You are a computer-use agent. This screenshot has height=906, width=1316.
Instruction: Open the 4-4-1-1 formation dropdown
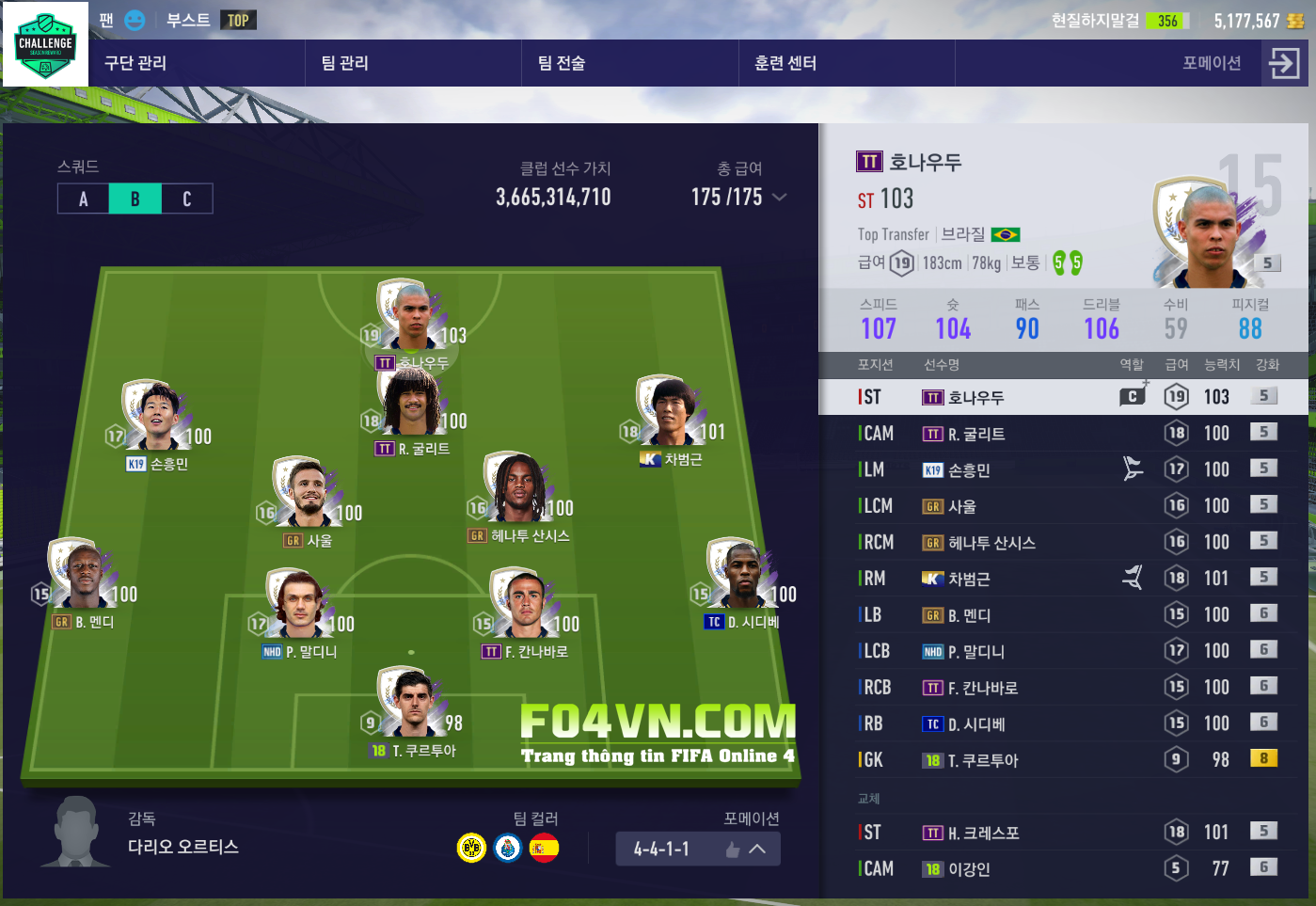tap(698, 849)
